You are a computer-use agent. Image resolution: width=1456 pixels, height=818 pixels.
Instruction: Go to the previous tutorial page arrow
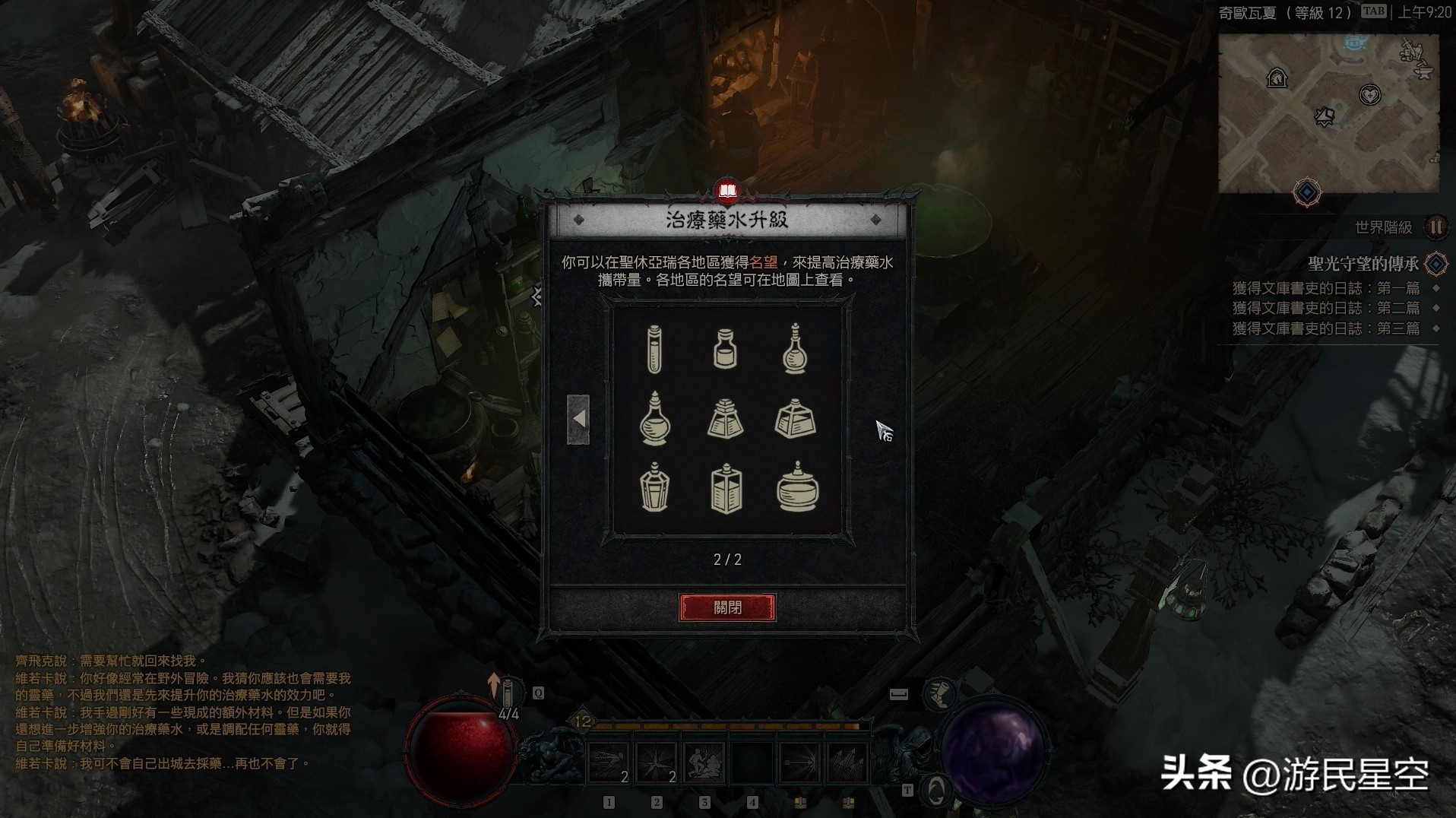(x=578, y=419)
